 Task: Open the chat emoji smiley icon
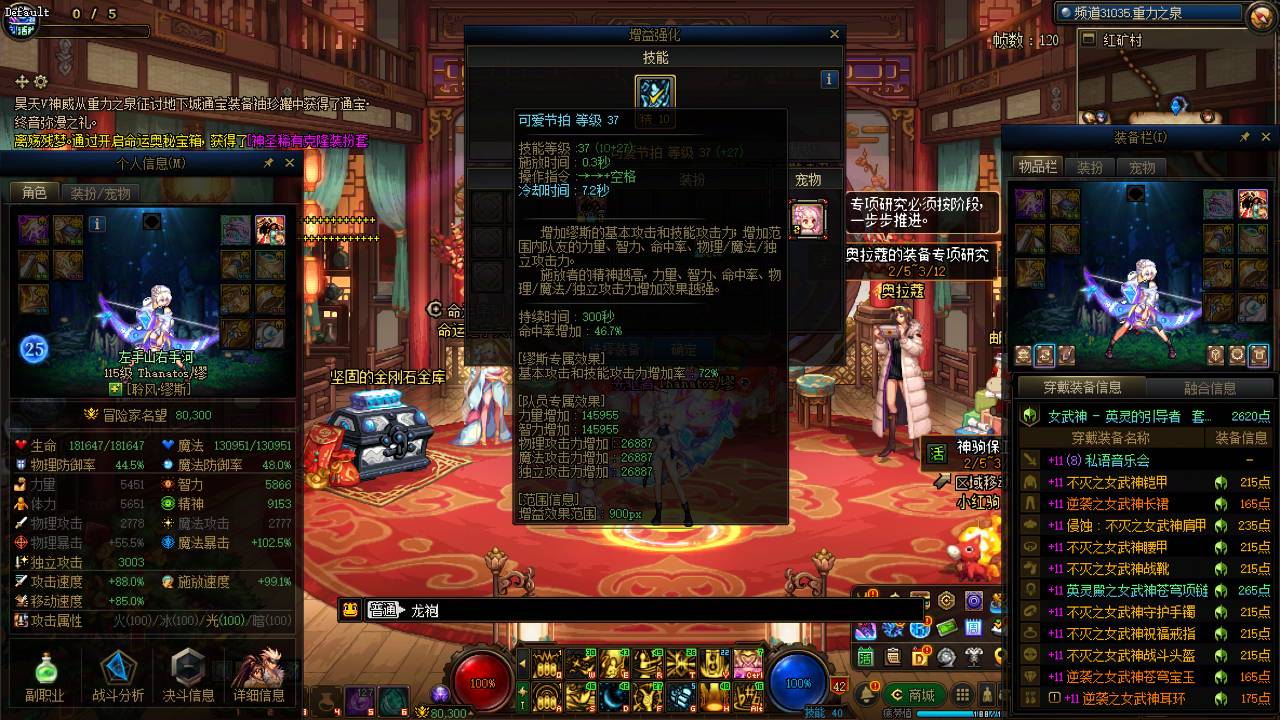click(x=351, y=609)
